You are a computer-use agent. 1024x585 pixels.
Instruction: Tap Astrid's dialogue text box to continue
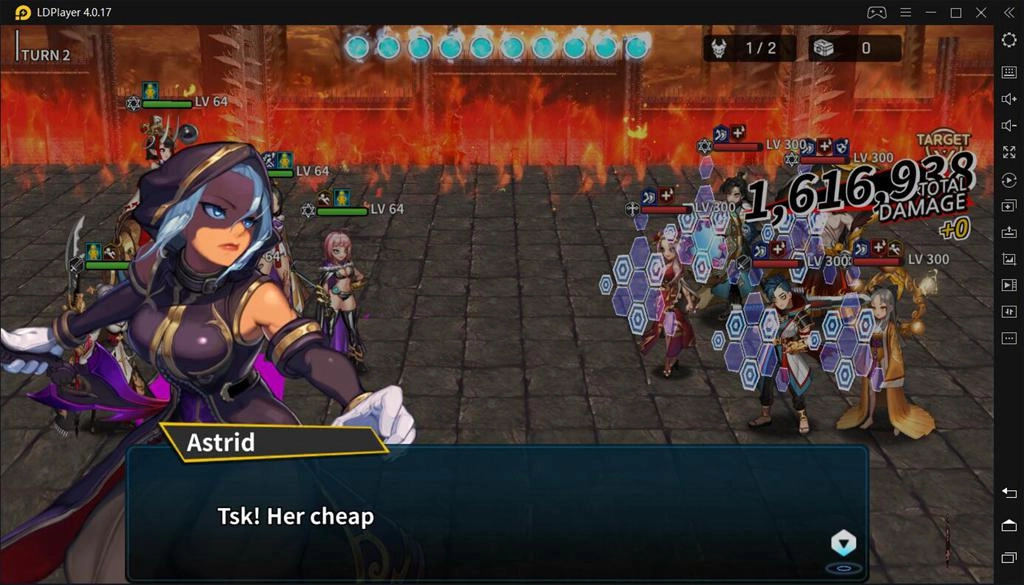click(x=496, y=514)
